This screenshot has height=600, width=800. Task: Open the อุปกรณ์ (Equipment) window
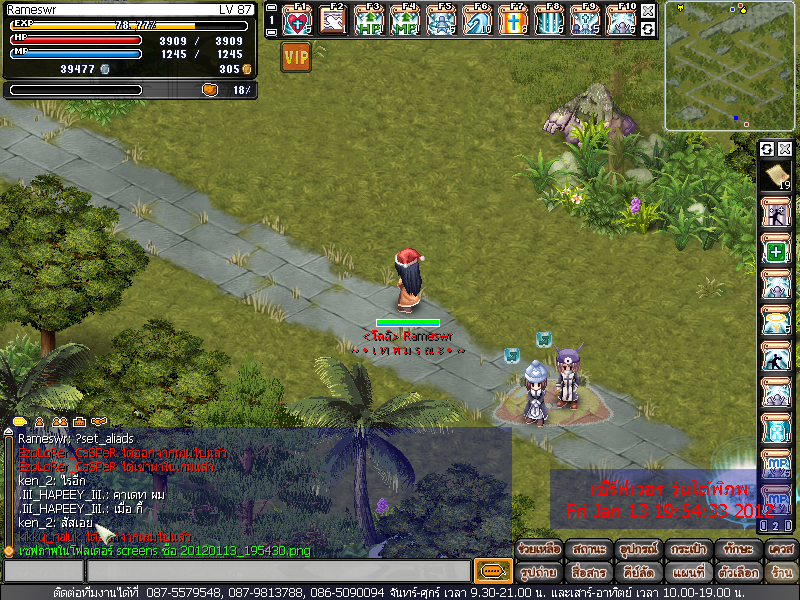pos(637,549)
